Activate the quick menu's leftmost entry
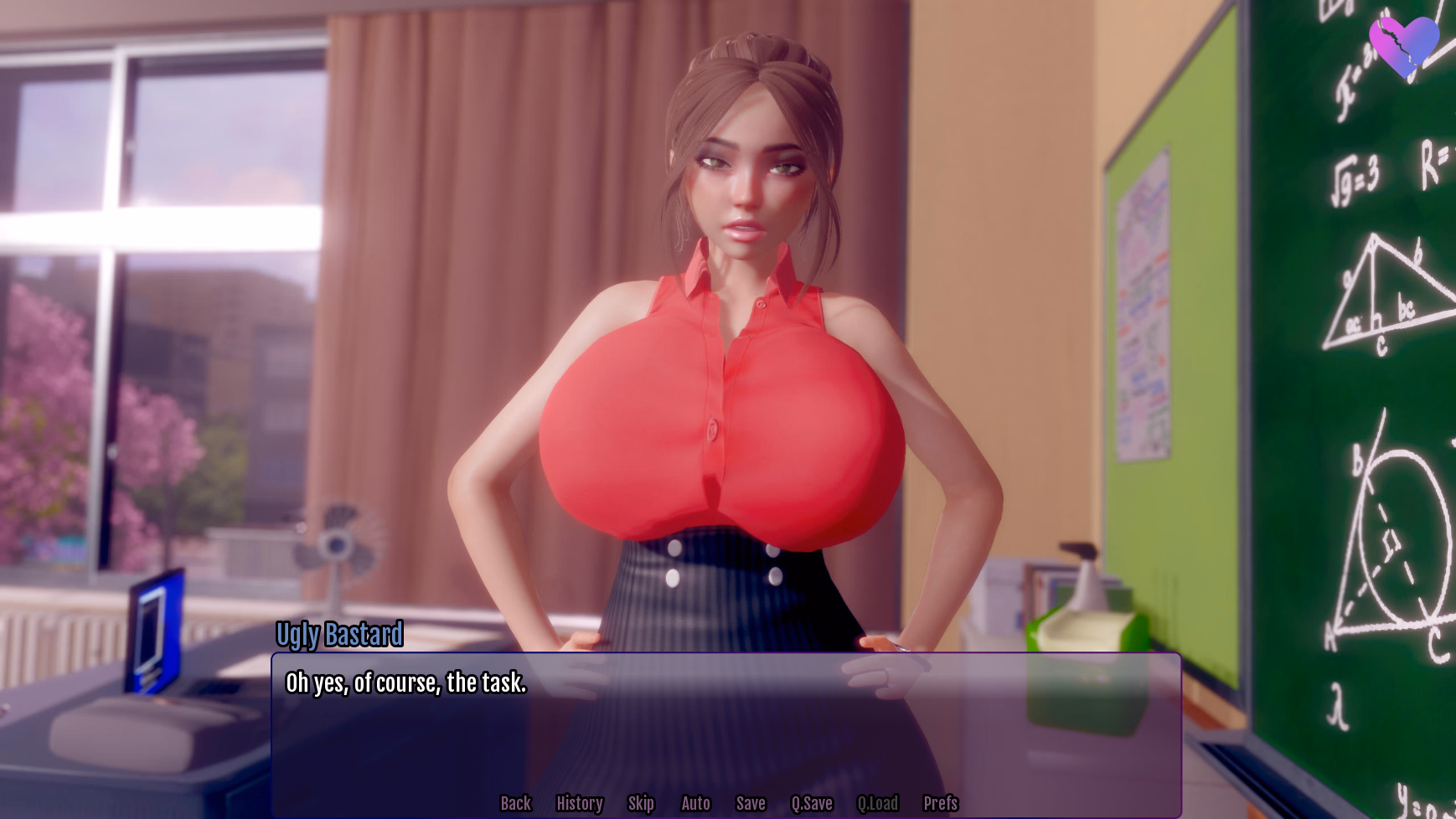 [516, 803]
